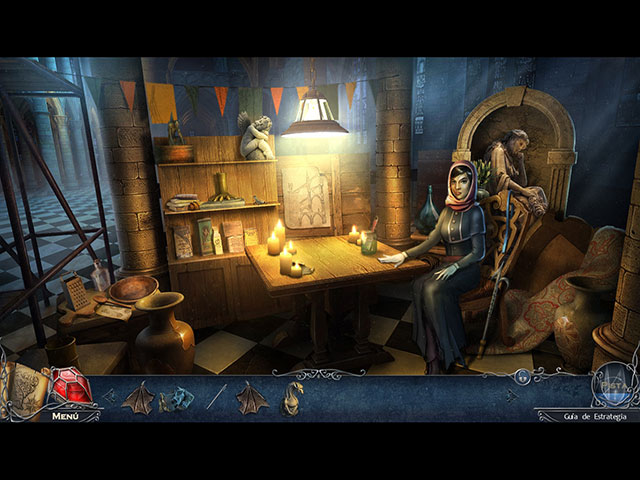Open the Menú button
The width and height of the screenshot is (640, 480).
(x=66, y=415)
